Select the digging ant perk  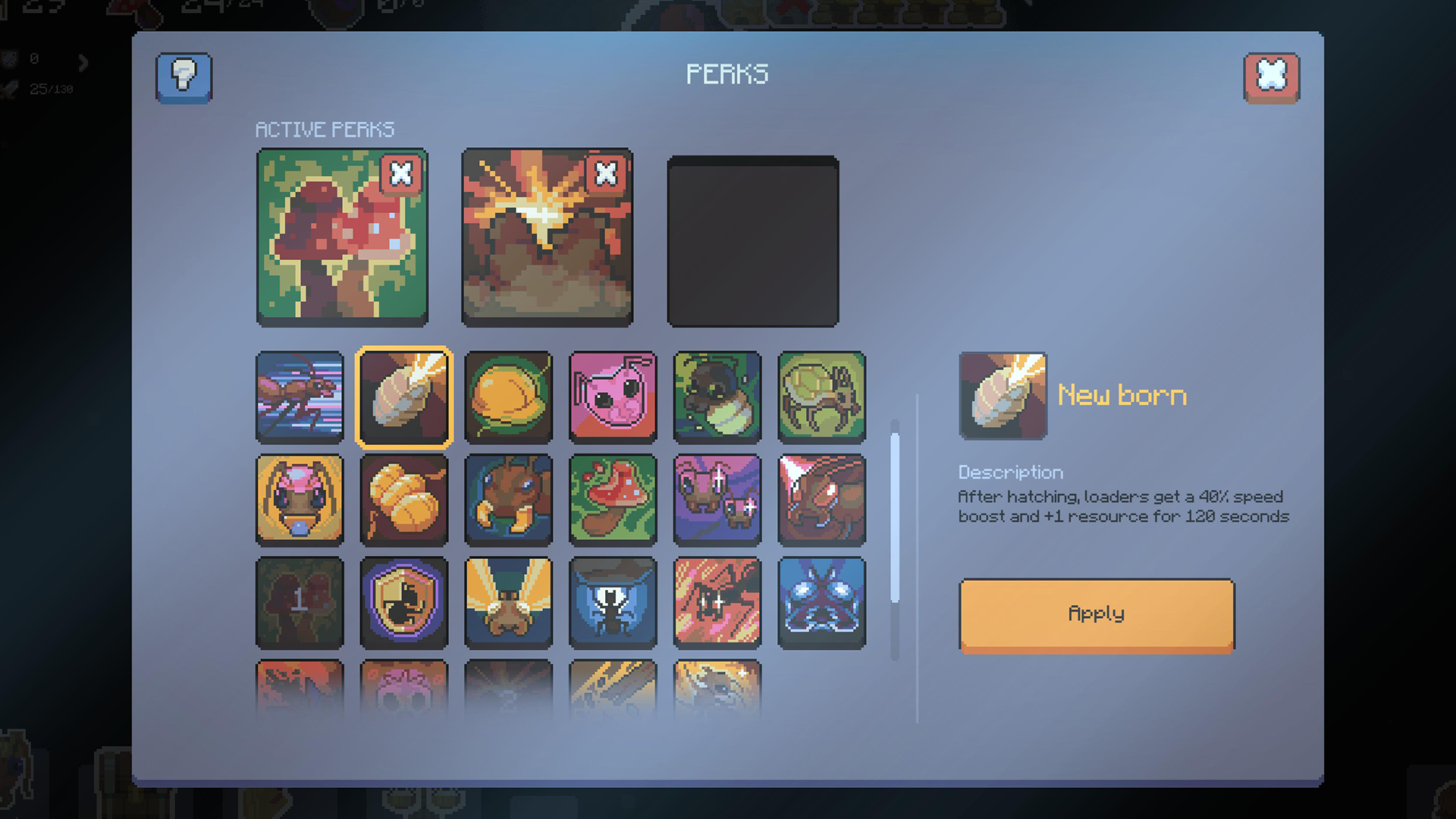(x=508, y=499)
